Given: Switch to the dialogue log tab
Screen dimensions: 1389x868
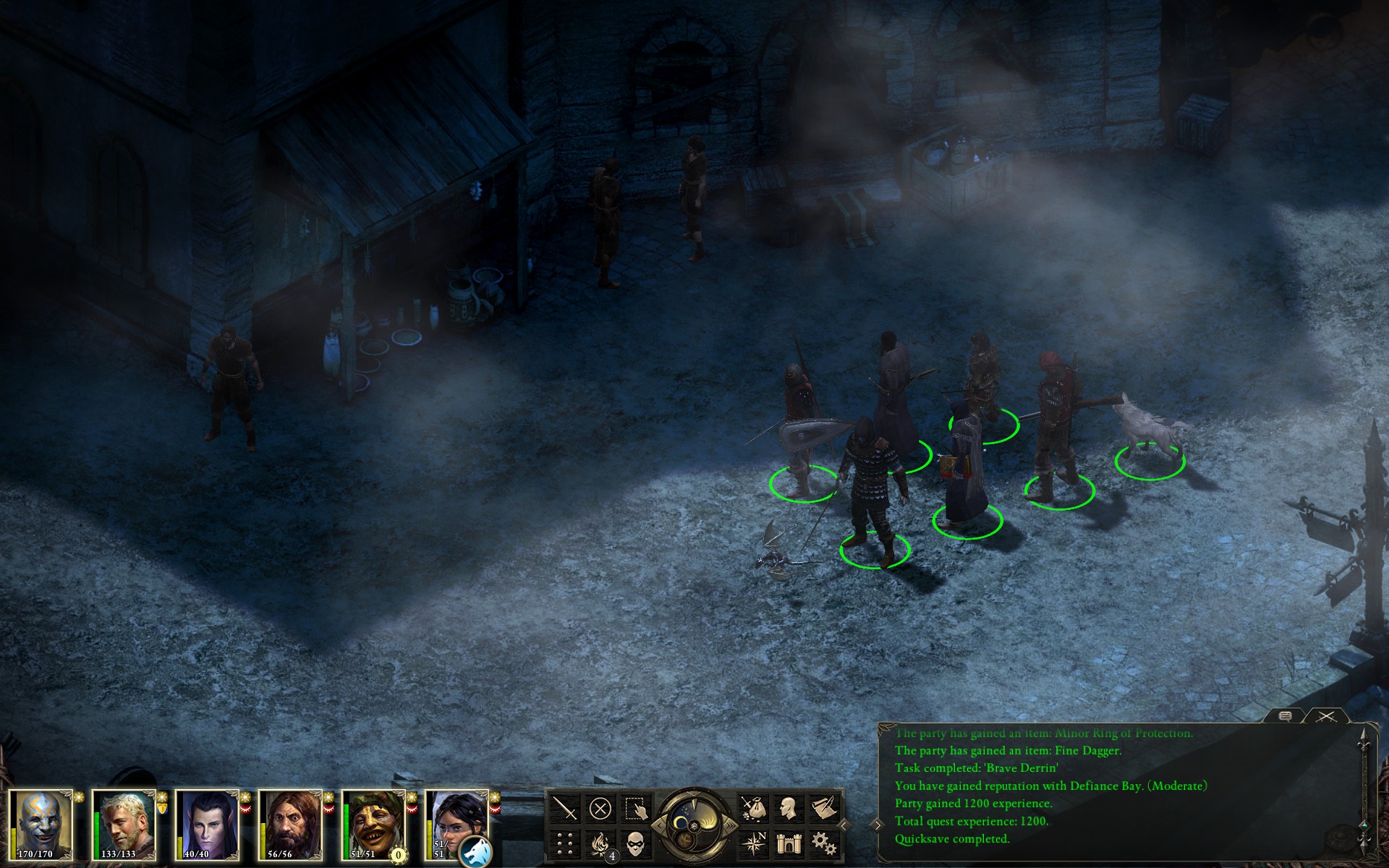Looking at the screenshot, I should point(1286,716).
